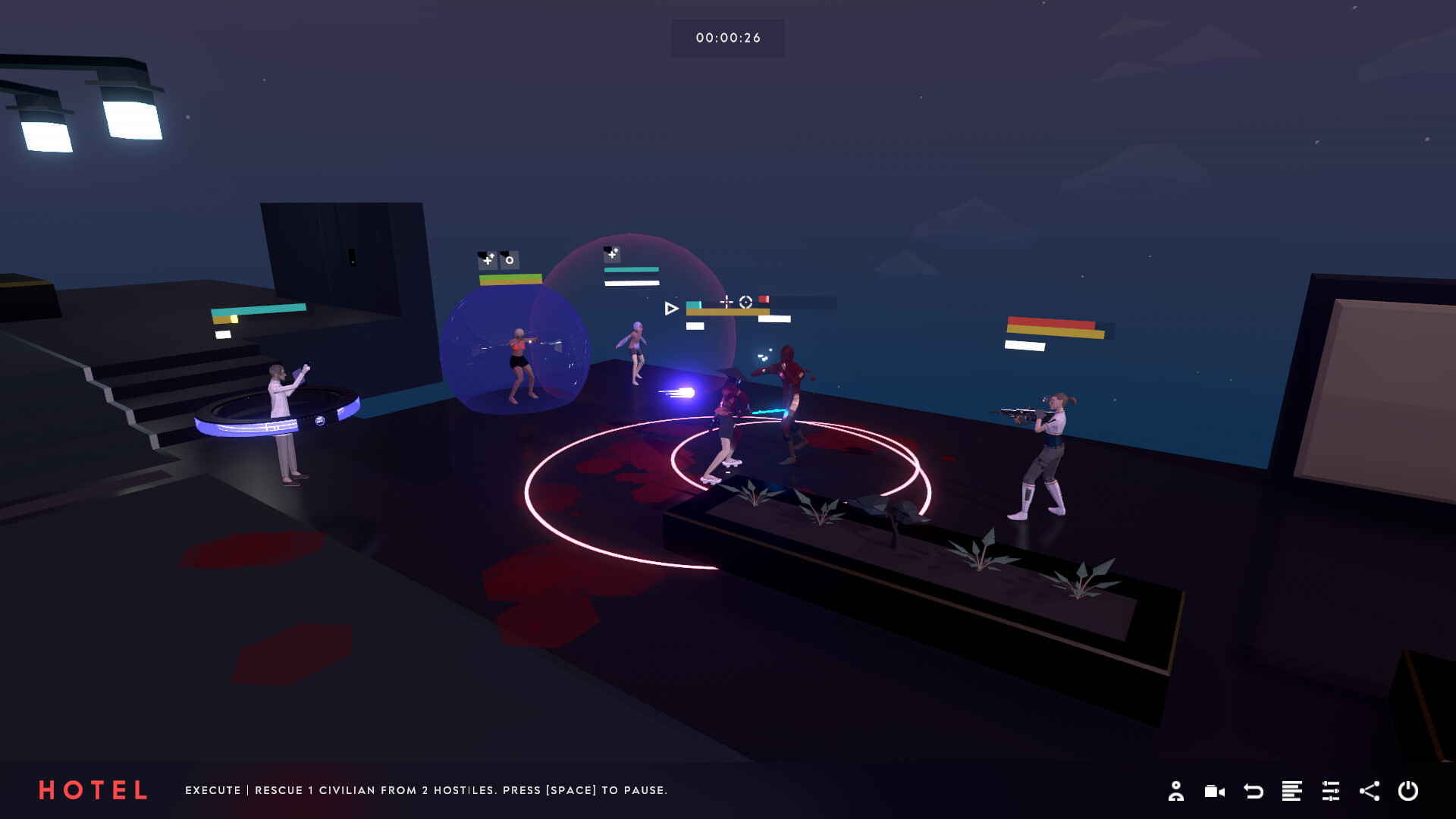
Task: Click the small red health cube icon
Action: [764, 299]
